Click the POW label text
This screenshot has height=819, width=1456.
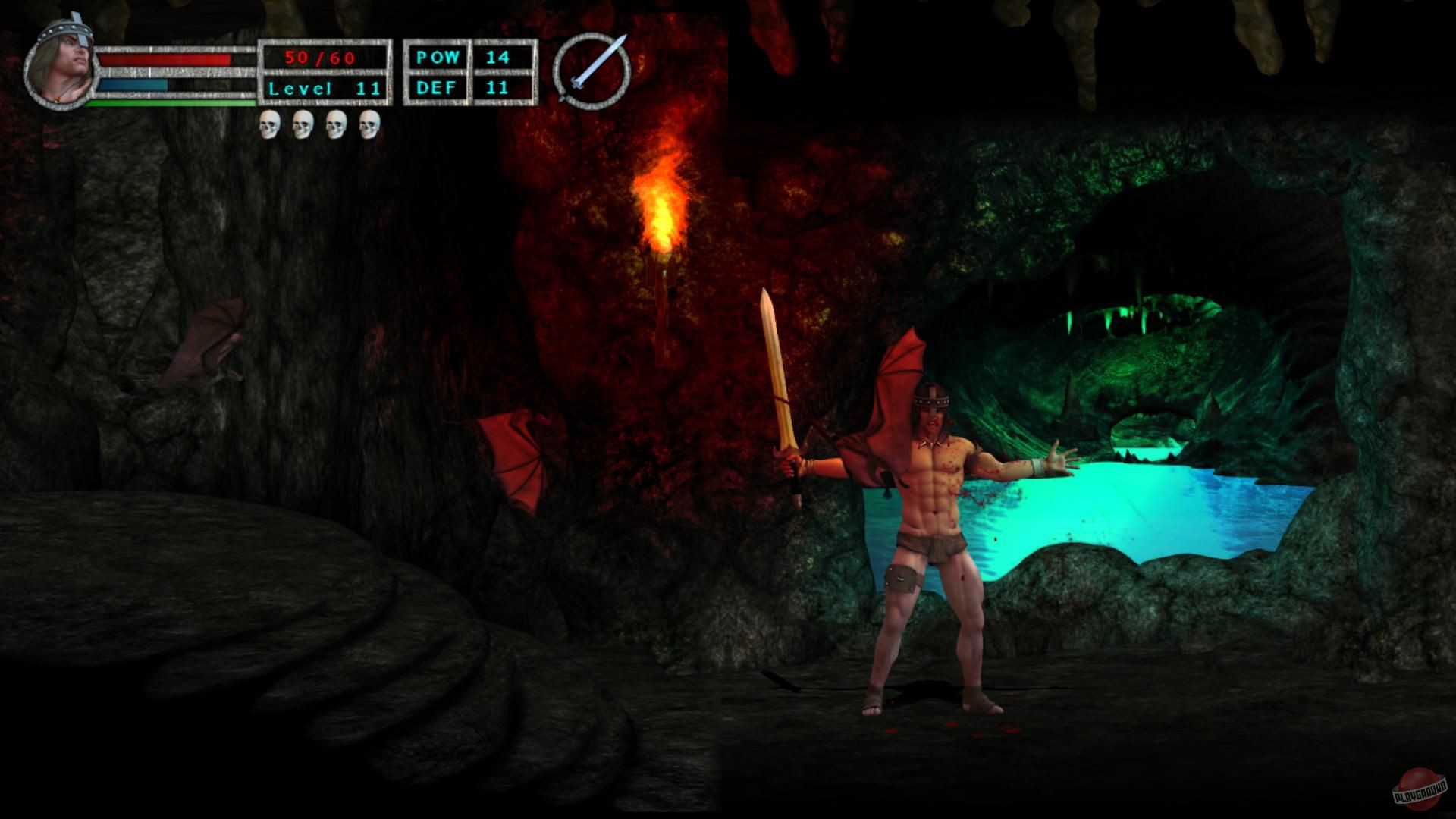coord(438,55)
